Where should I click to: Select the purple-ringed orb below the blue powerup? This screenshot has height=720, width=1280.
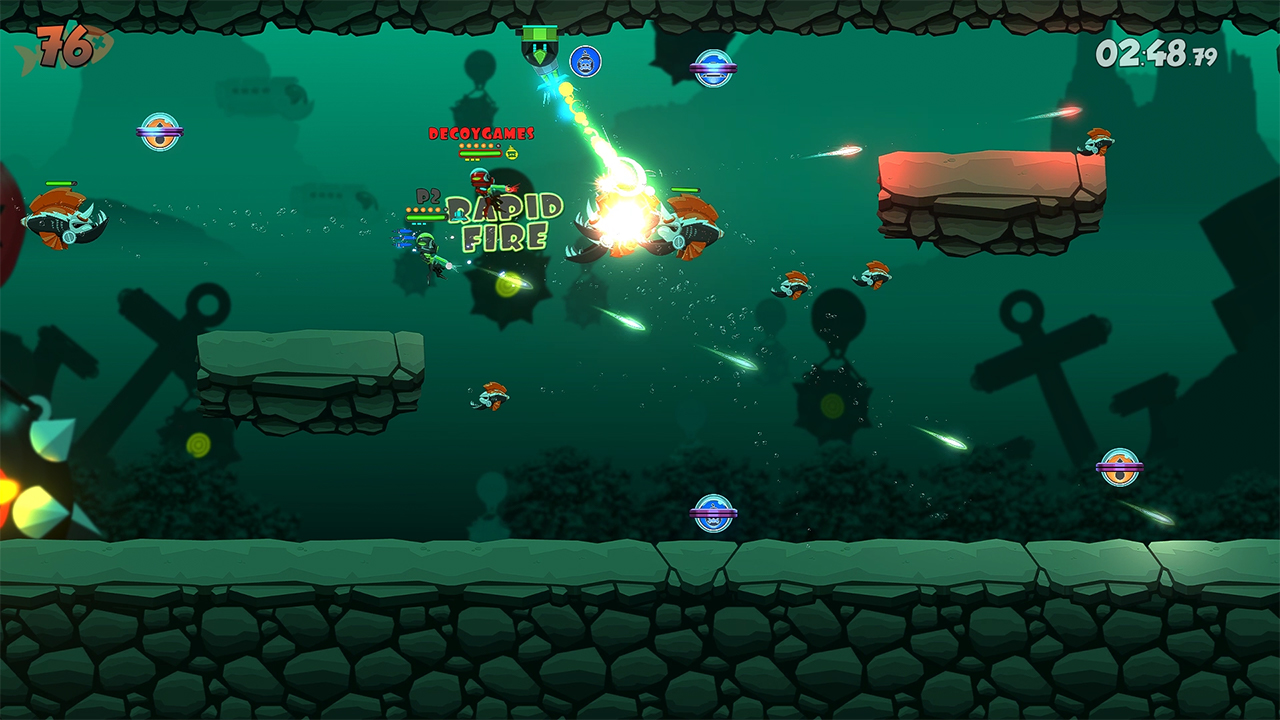[x=714, y=68]
